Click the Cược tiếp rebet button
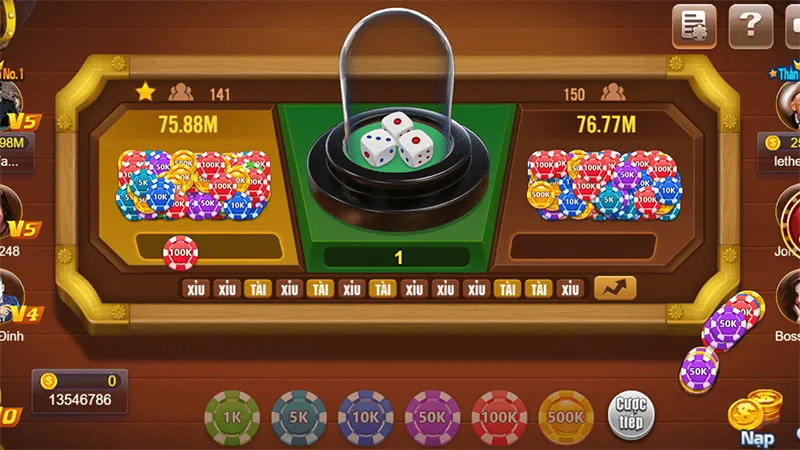Viewport: 800px width, 450px height. pos(631,414)
